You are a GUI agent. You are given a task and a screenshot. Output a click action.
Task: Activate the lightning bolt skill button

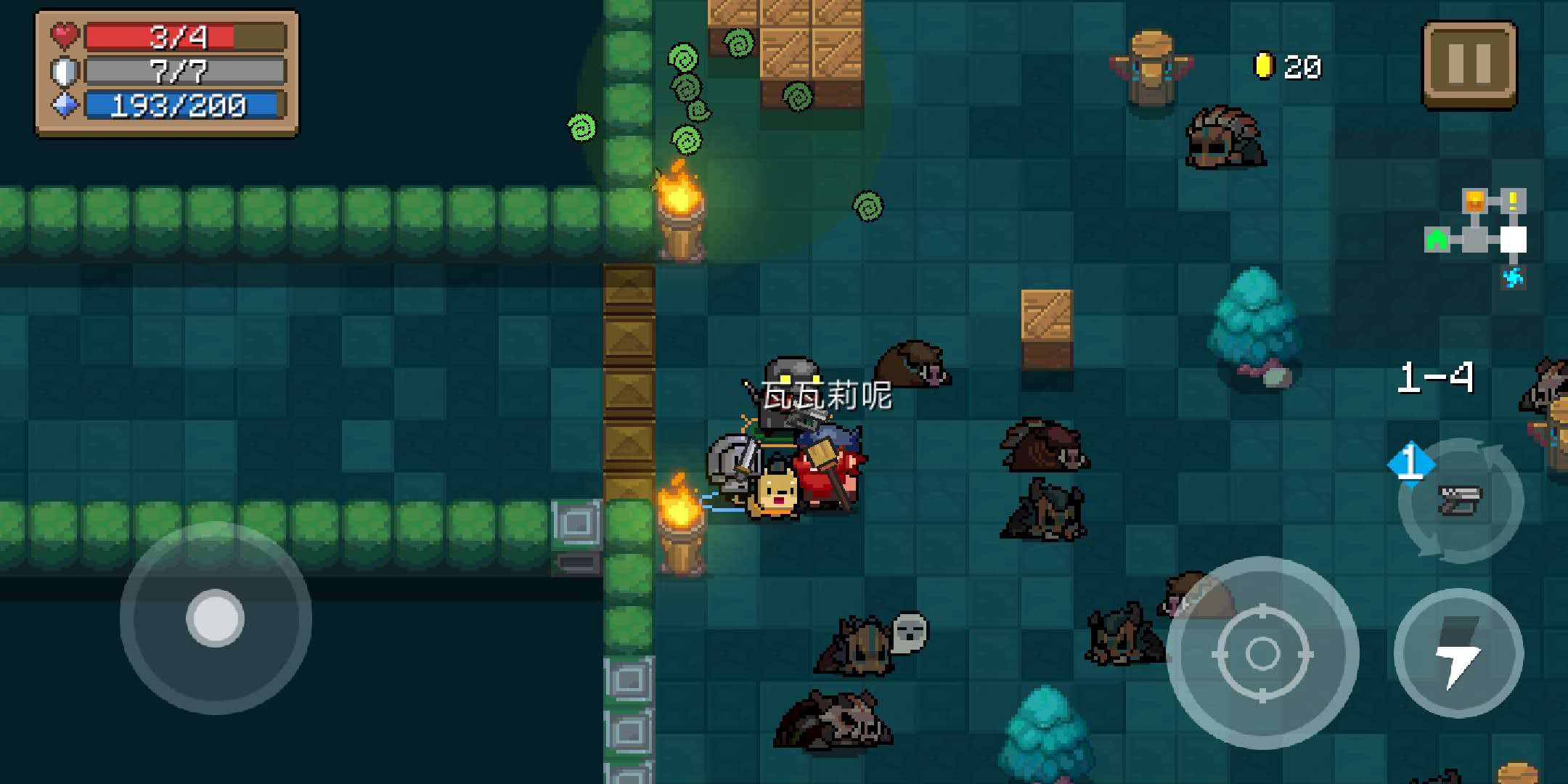click(1458, 653)
